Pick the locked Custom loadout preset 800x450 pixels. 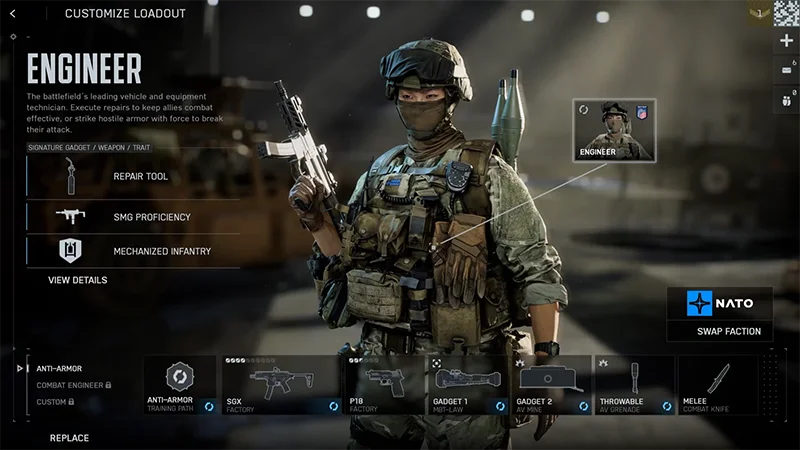click(x=55, y=402)
